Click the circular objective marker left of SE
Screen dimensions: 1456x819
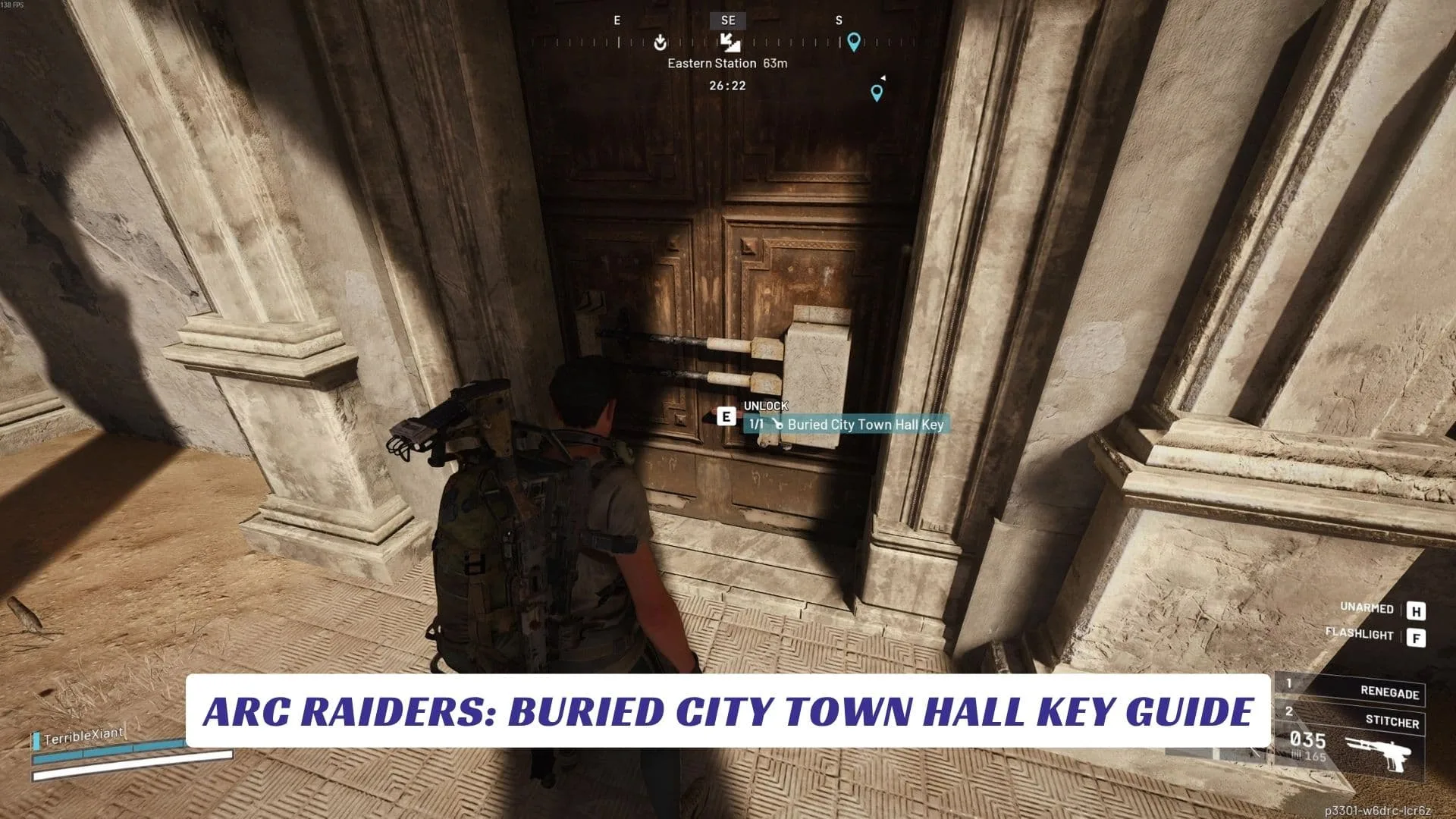660,42
